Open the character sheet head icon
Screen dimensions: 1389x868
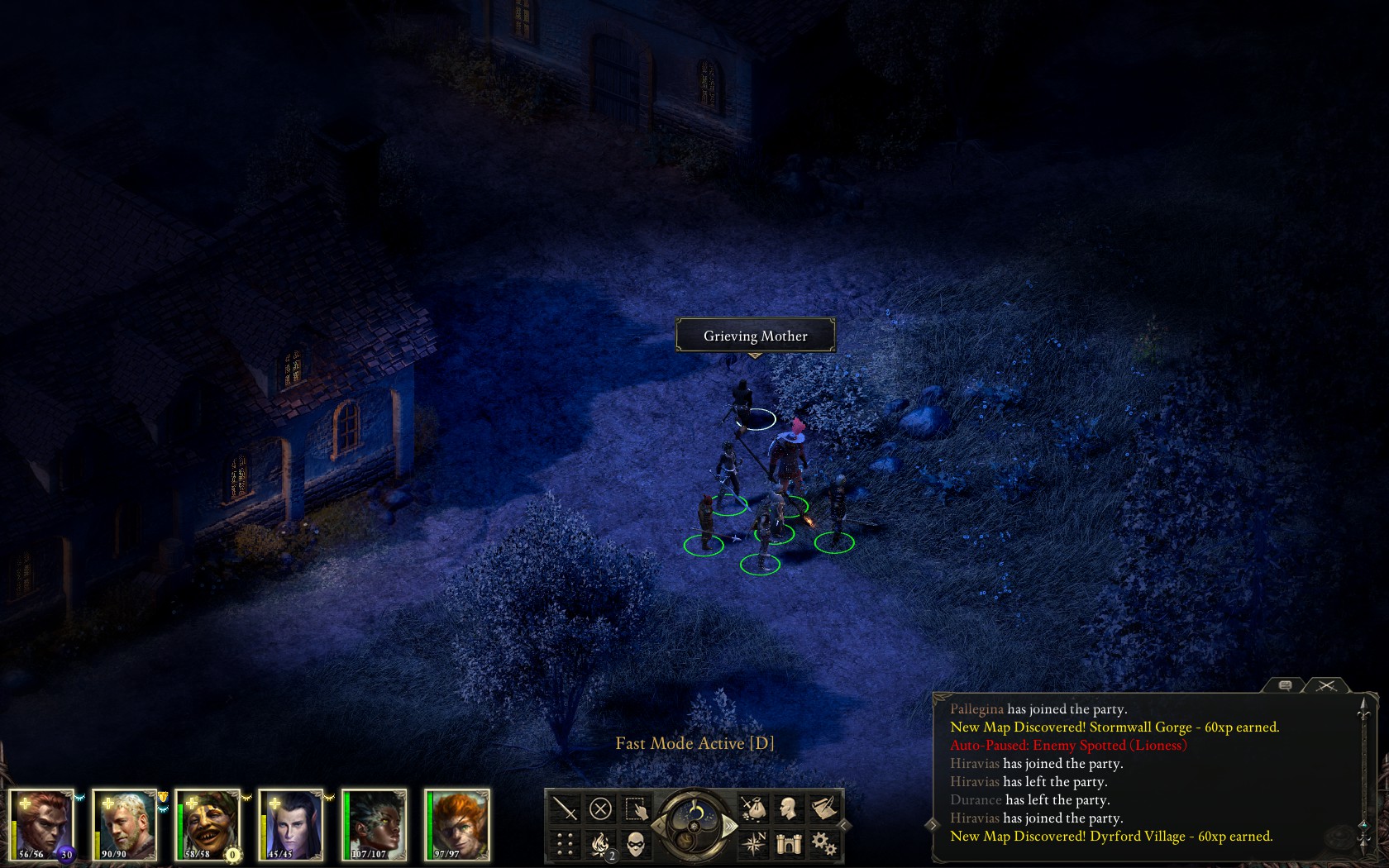pyautogui.click(x=787, y=808)
